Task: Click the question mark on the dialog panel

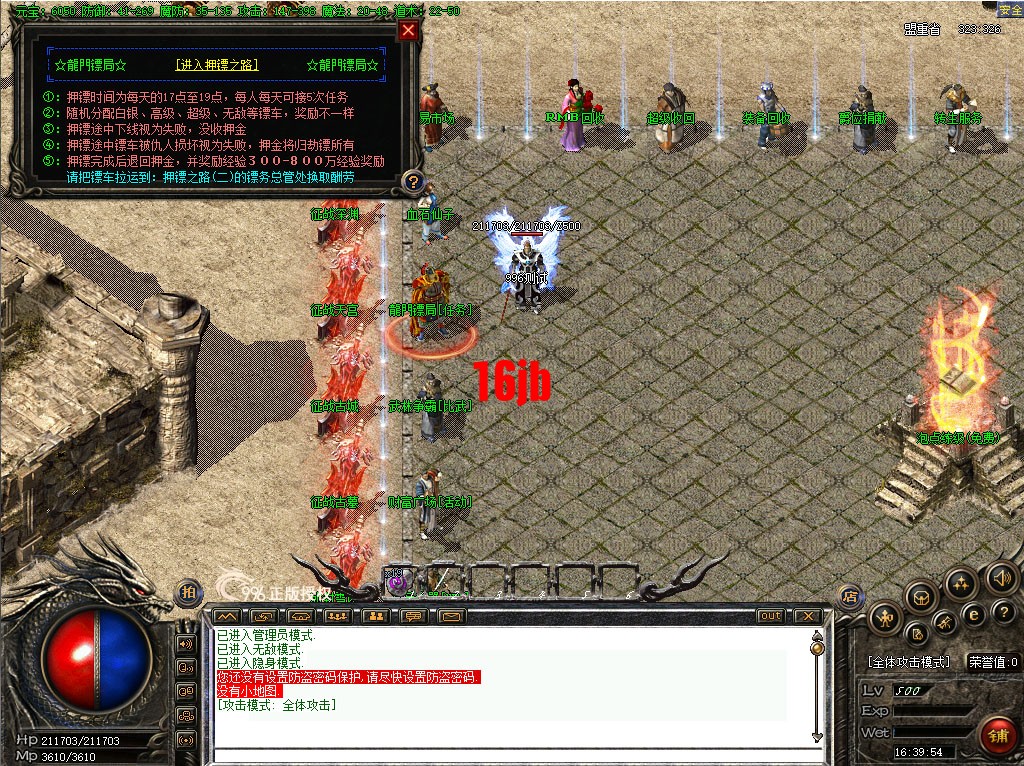Action: coord(412,181)
